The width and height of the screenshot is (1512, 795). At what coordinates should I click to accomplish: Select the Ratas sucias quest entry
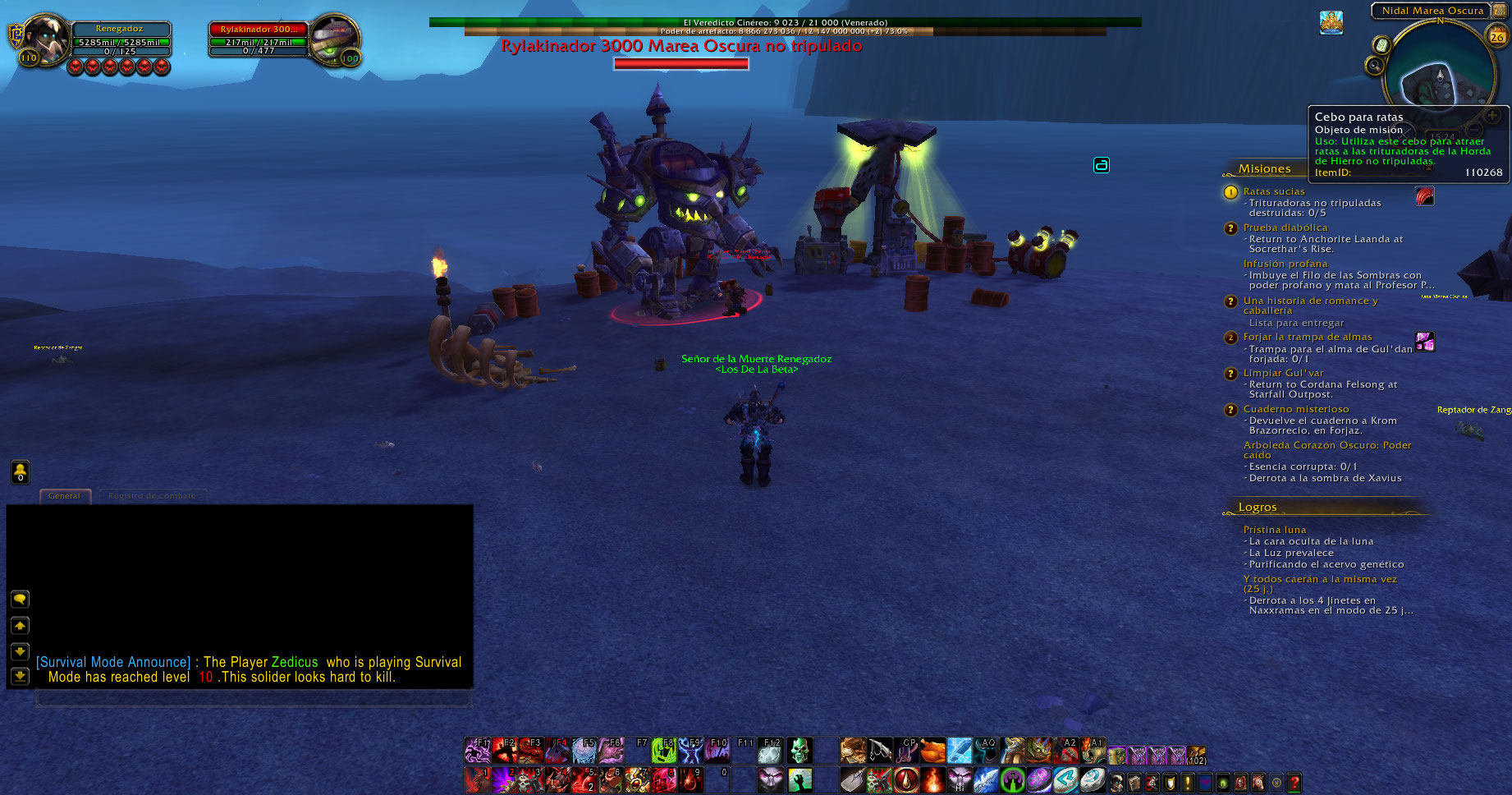[1273, 191]
